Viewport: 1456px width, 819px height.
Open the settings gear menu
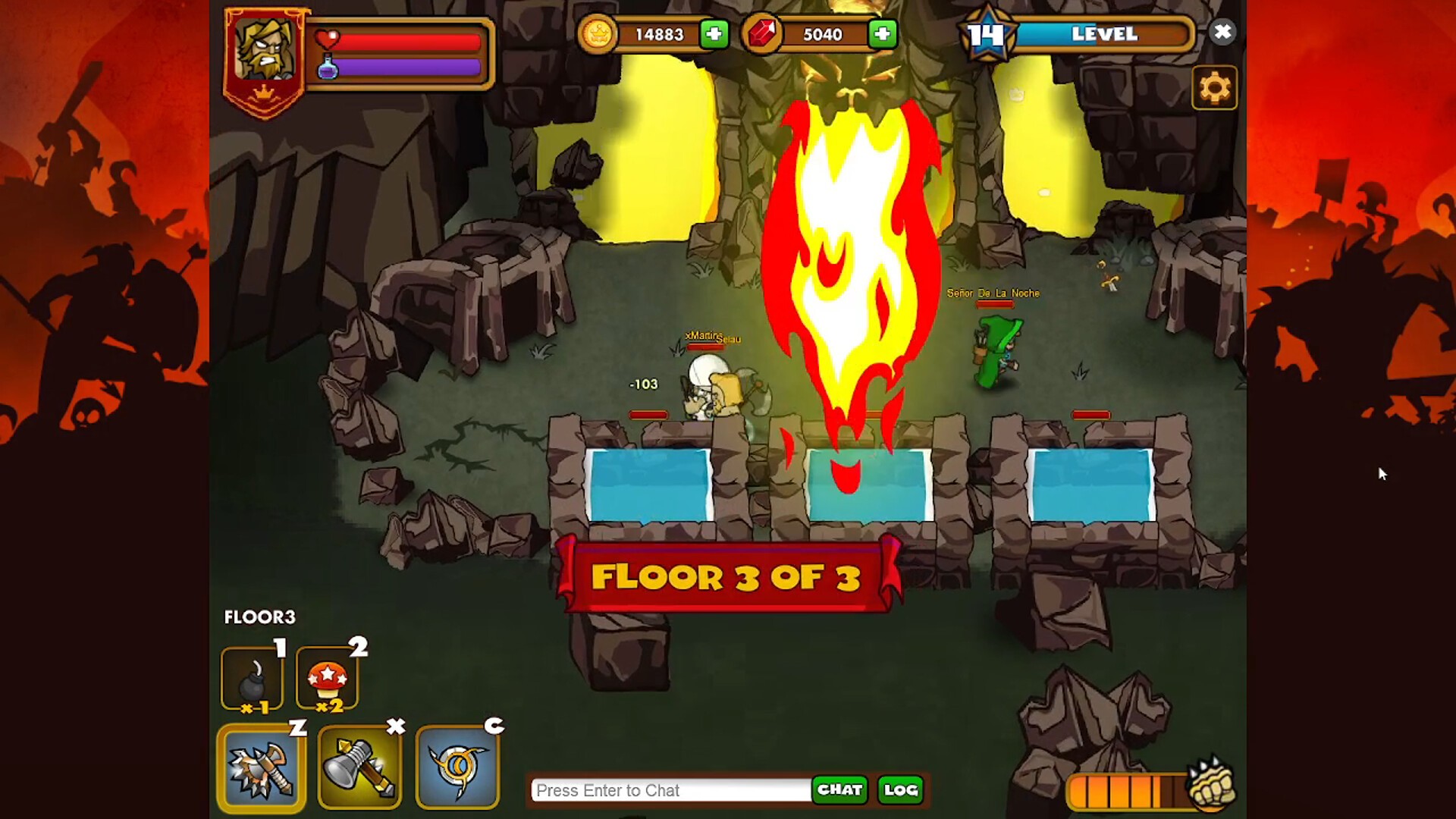coord(1216,87)
